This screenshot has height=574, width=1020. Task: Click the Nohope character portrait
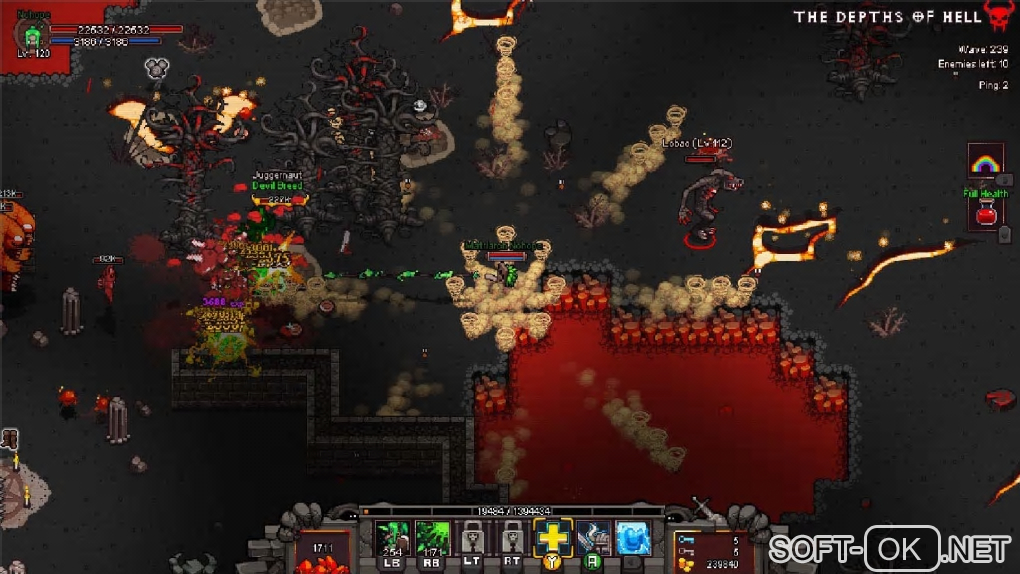[31, 35]
